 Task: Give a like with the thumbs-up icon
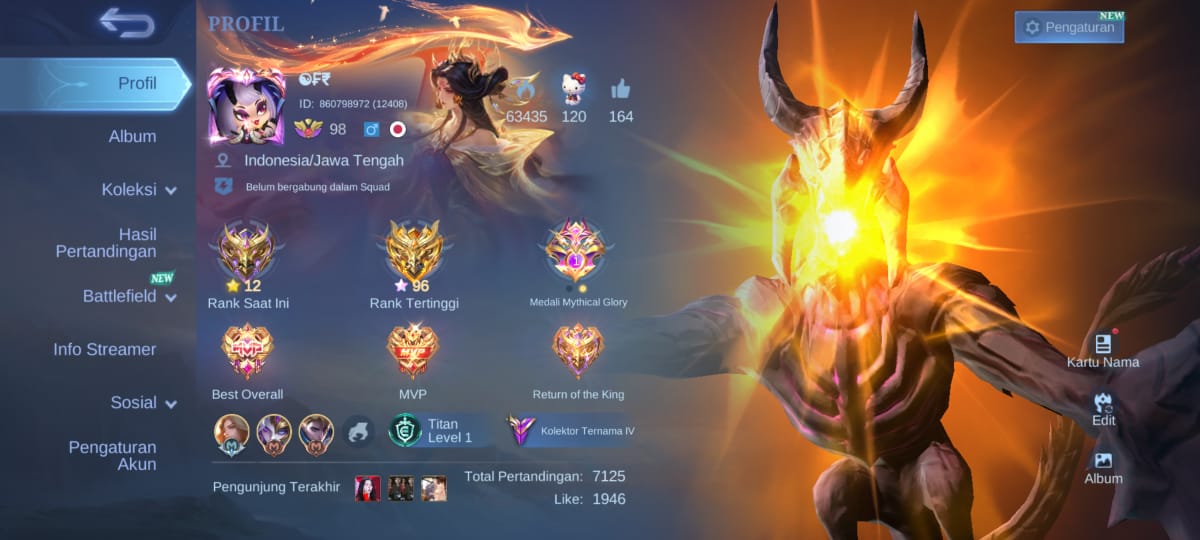click(x=621, y=90)
